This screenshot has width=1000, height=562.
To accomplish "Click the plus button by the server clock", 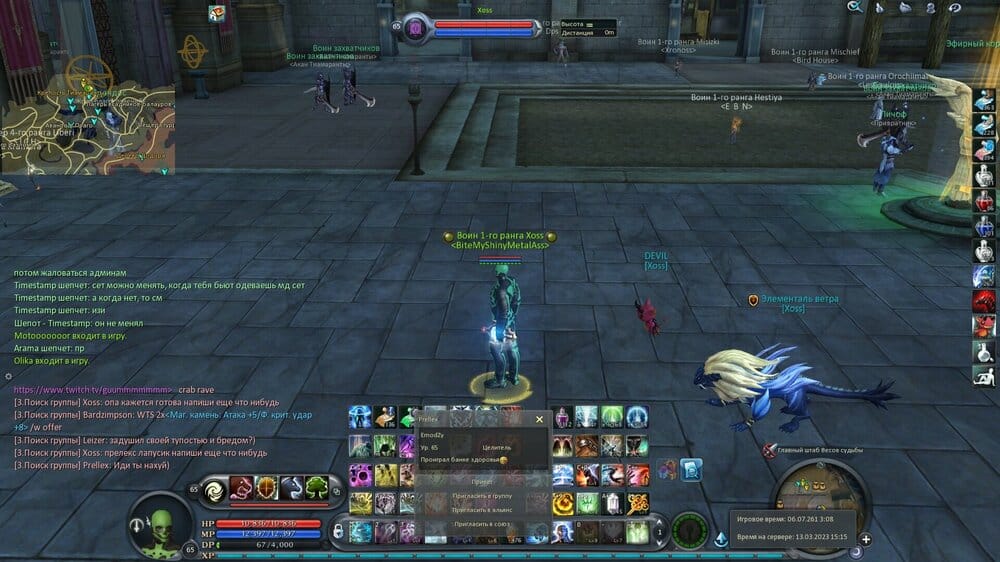I will click(x=865, y=539).
